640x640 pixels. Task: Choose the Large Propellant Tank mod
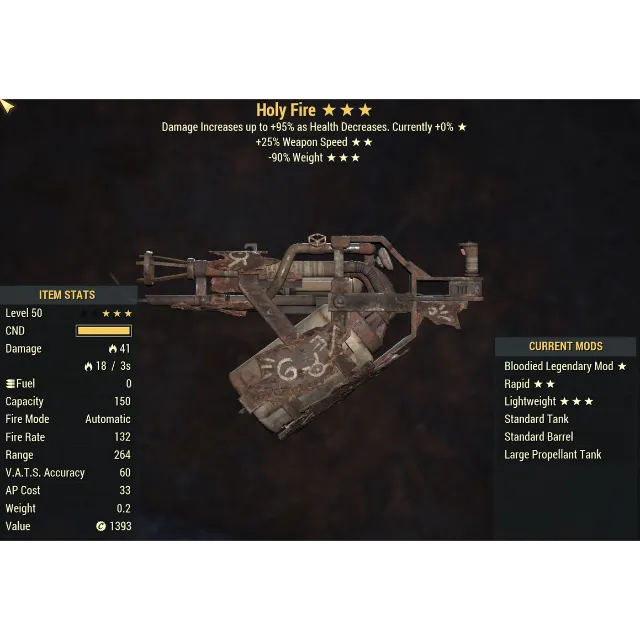552,454
